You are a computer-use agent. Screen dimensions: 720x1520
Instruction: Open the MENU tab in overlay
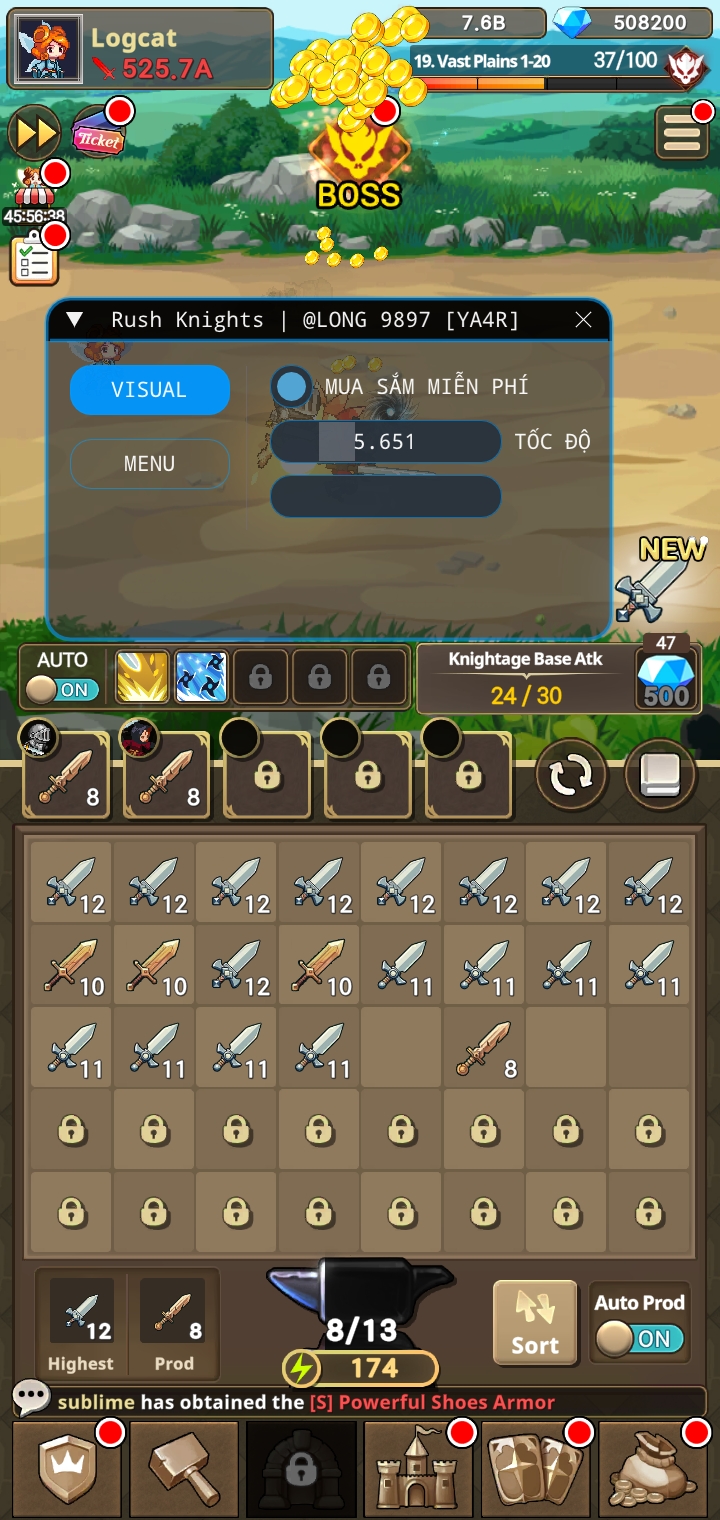(x=150, y=464)
